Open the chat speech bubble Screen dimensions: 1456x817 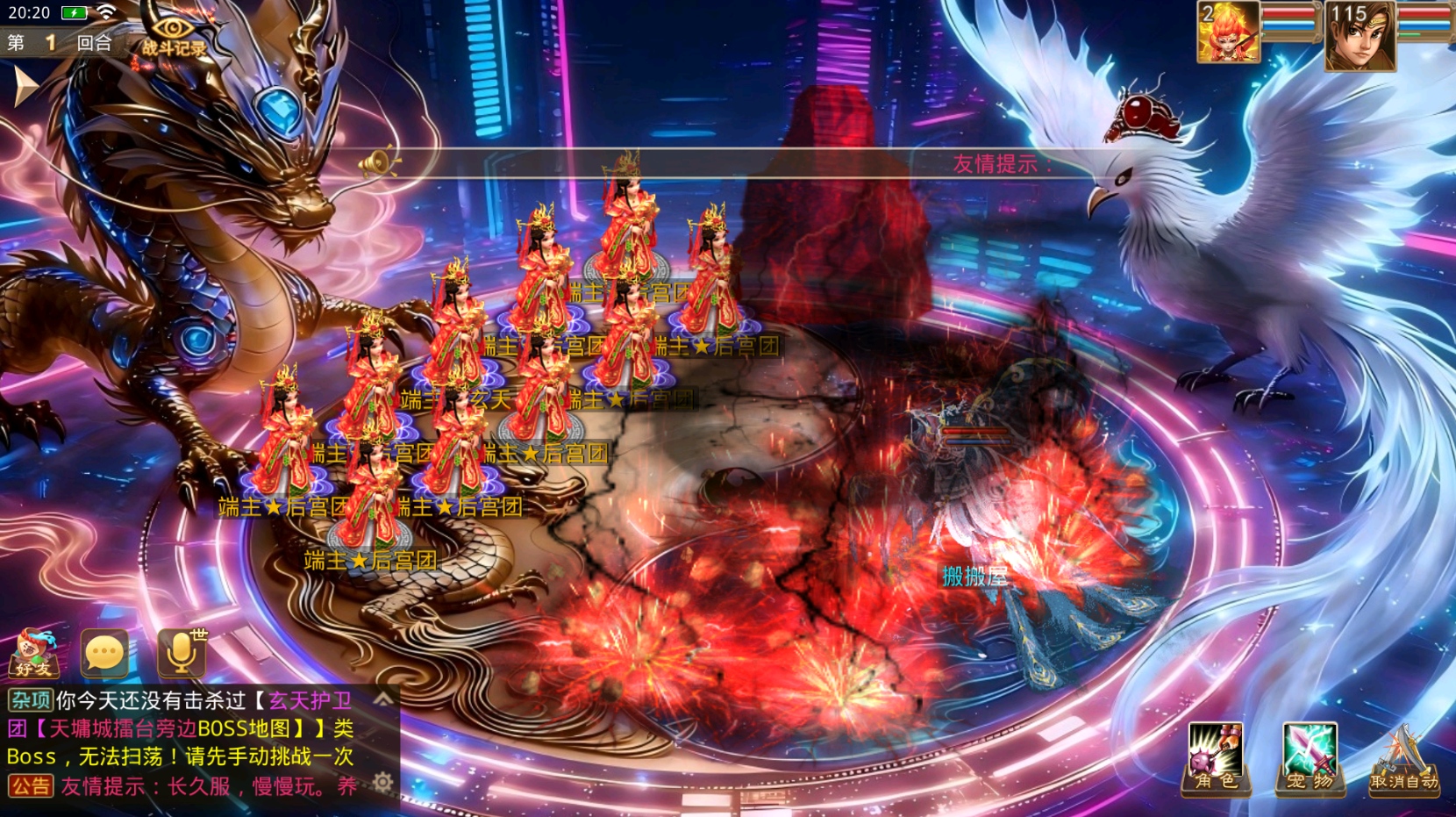pos(104,654)
